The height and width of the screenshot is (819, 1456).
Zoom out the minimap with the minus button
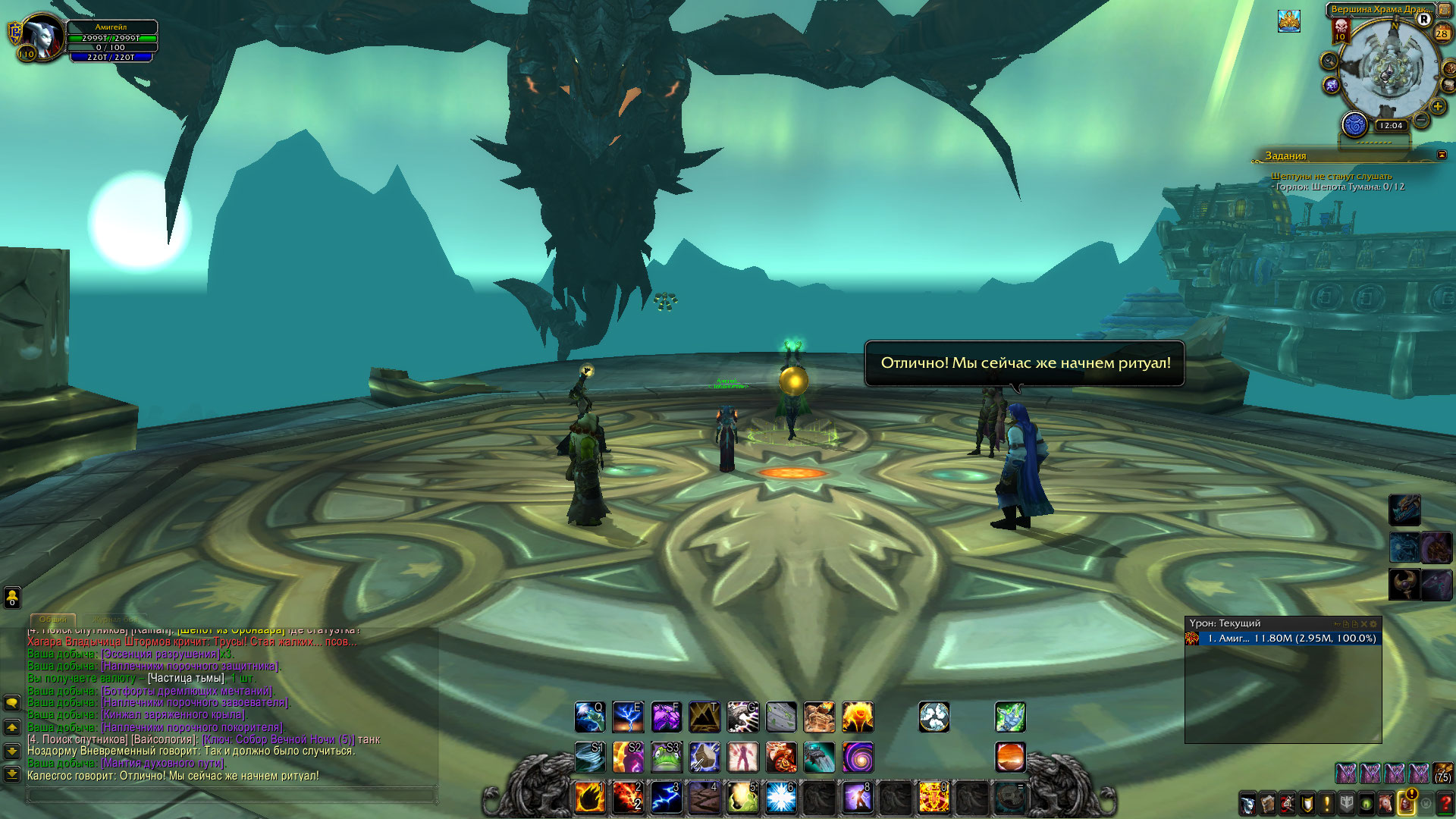click(1421, 121)
